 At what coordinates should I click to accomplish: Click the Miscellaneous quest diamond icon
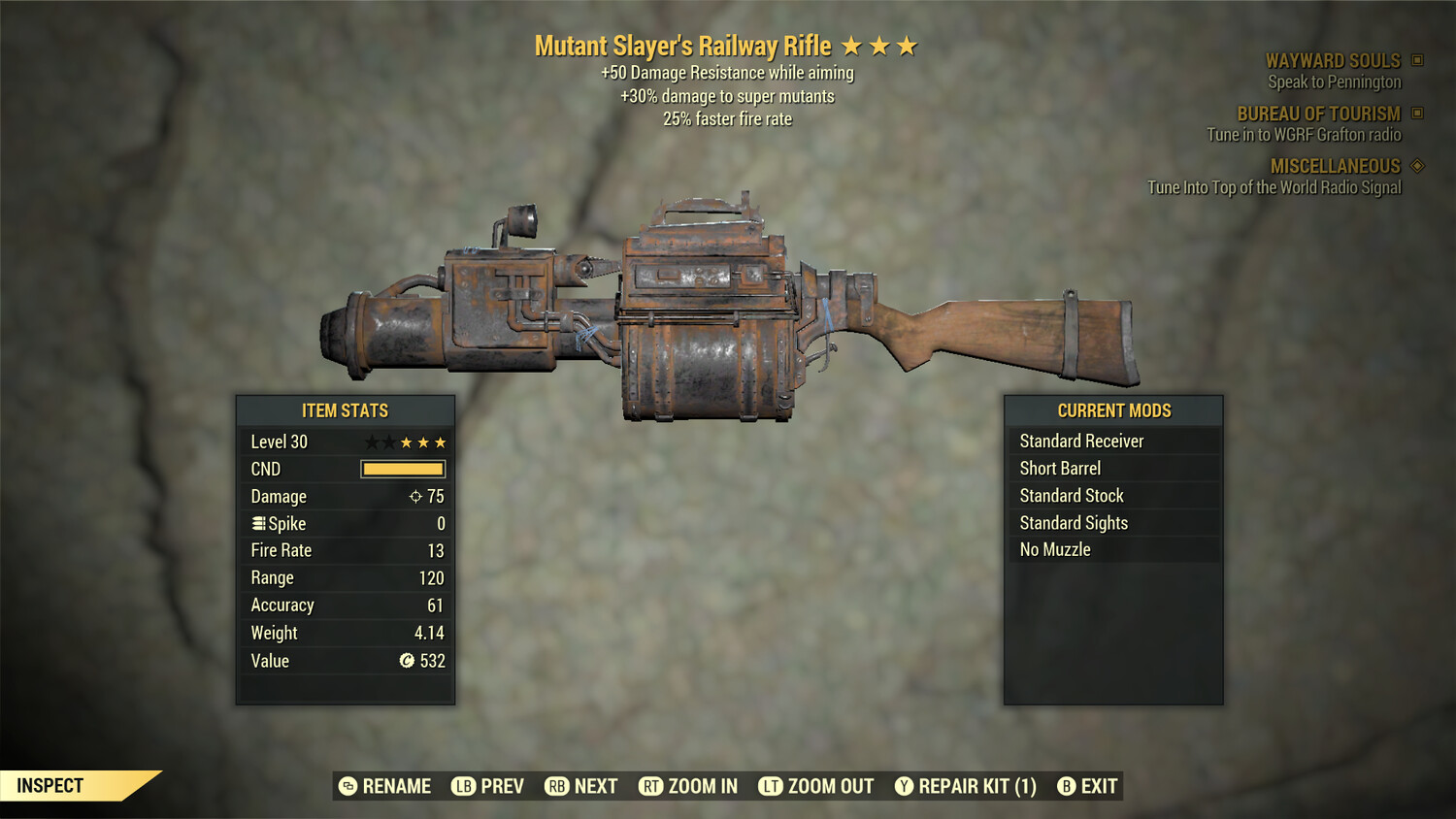tap(1415, 166)
